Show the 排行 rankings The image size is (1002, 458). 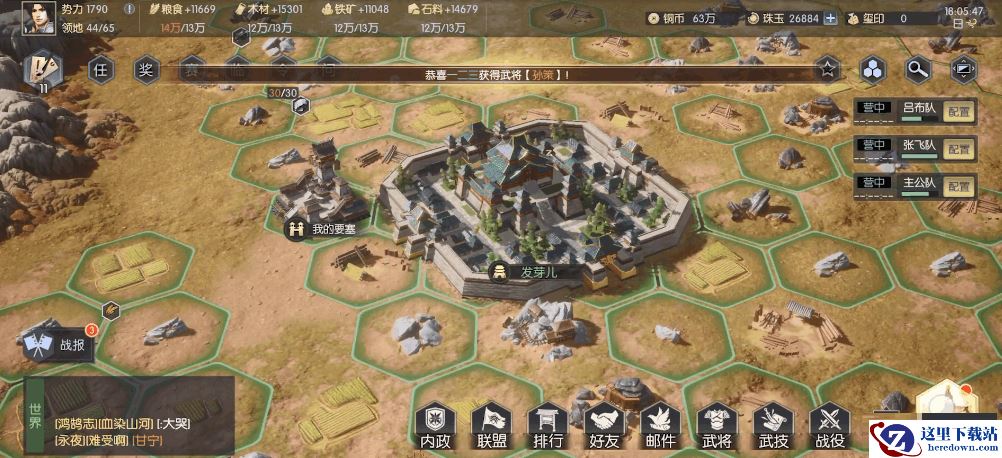548,425
